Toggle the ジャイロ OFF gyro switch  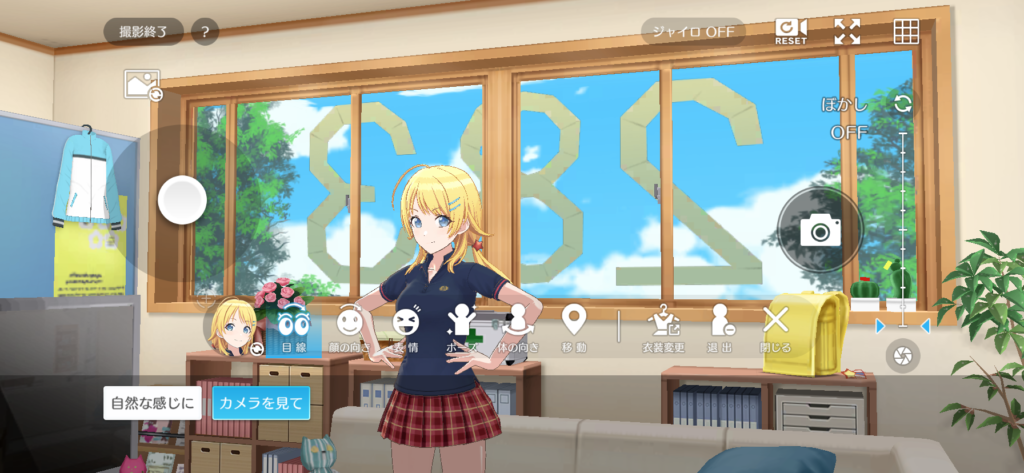tap(693, 31)
